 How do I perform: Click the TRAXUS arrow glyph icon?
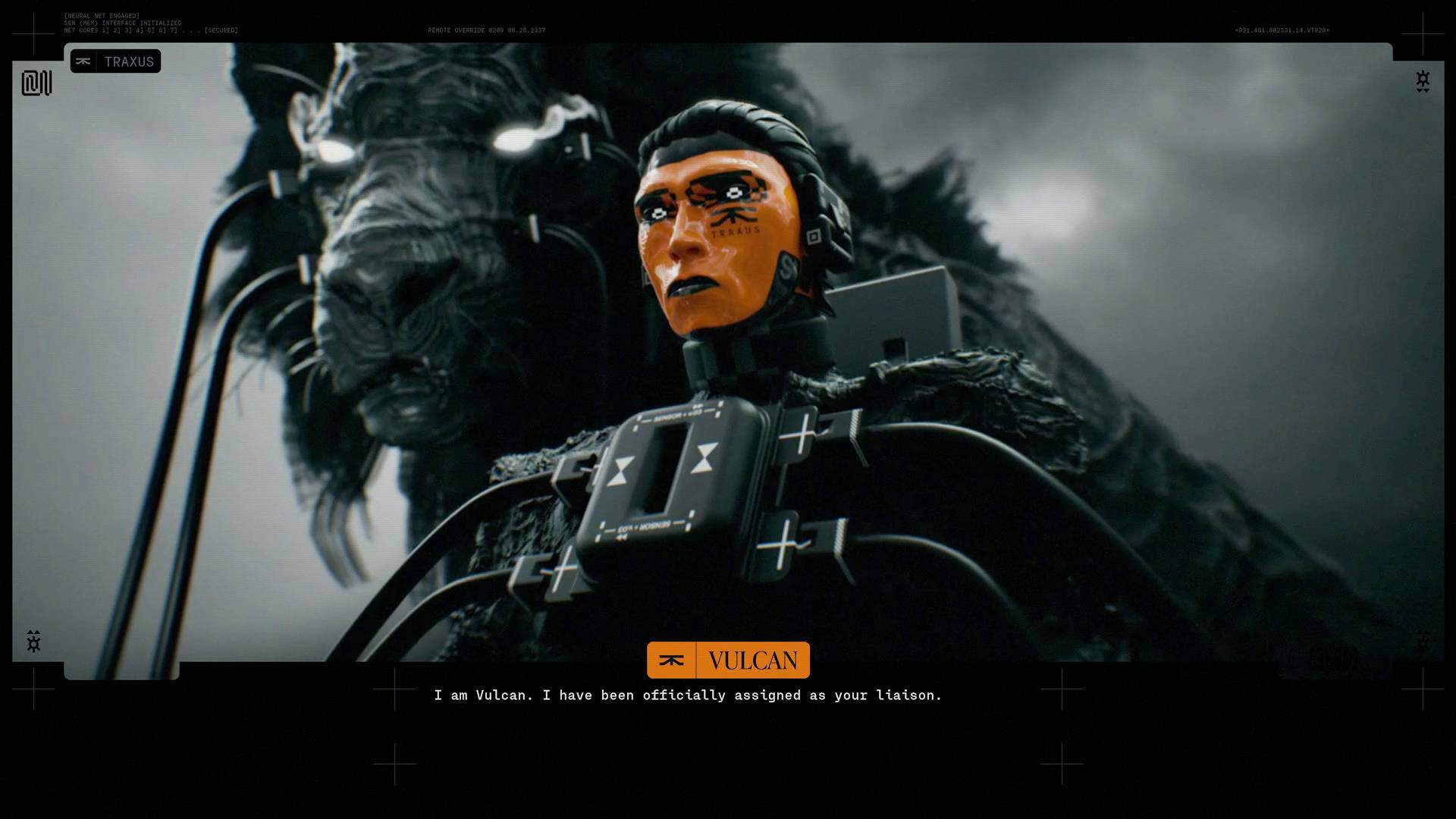tap(85, 61)
